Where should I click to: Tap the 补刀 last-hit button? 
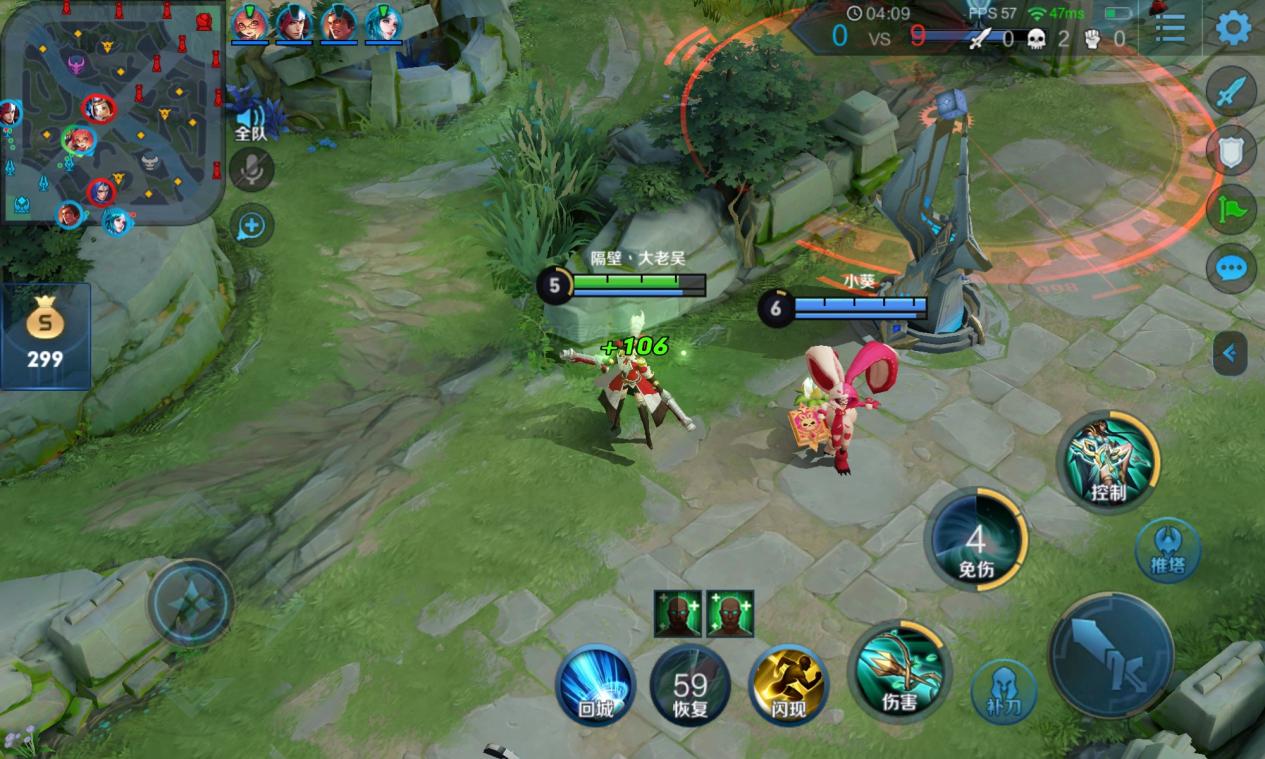1003,689
